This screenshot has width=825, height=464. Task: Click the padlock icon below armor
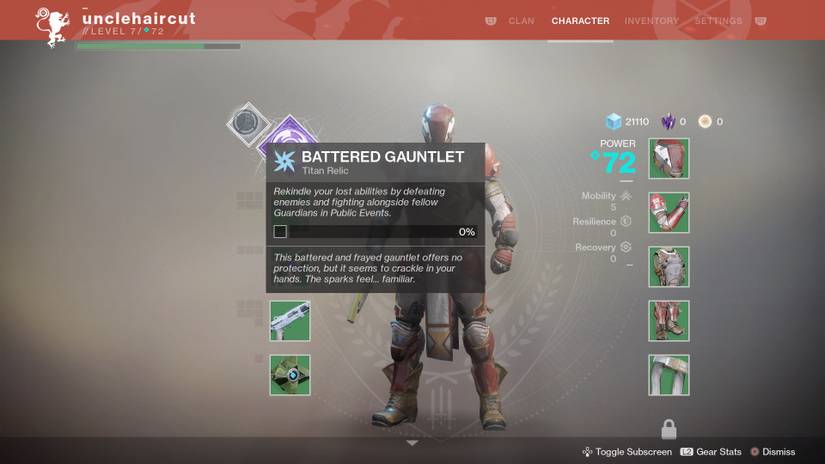point(668,430)
